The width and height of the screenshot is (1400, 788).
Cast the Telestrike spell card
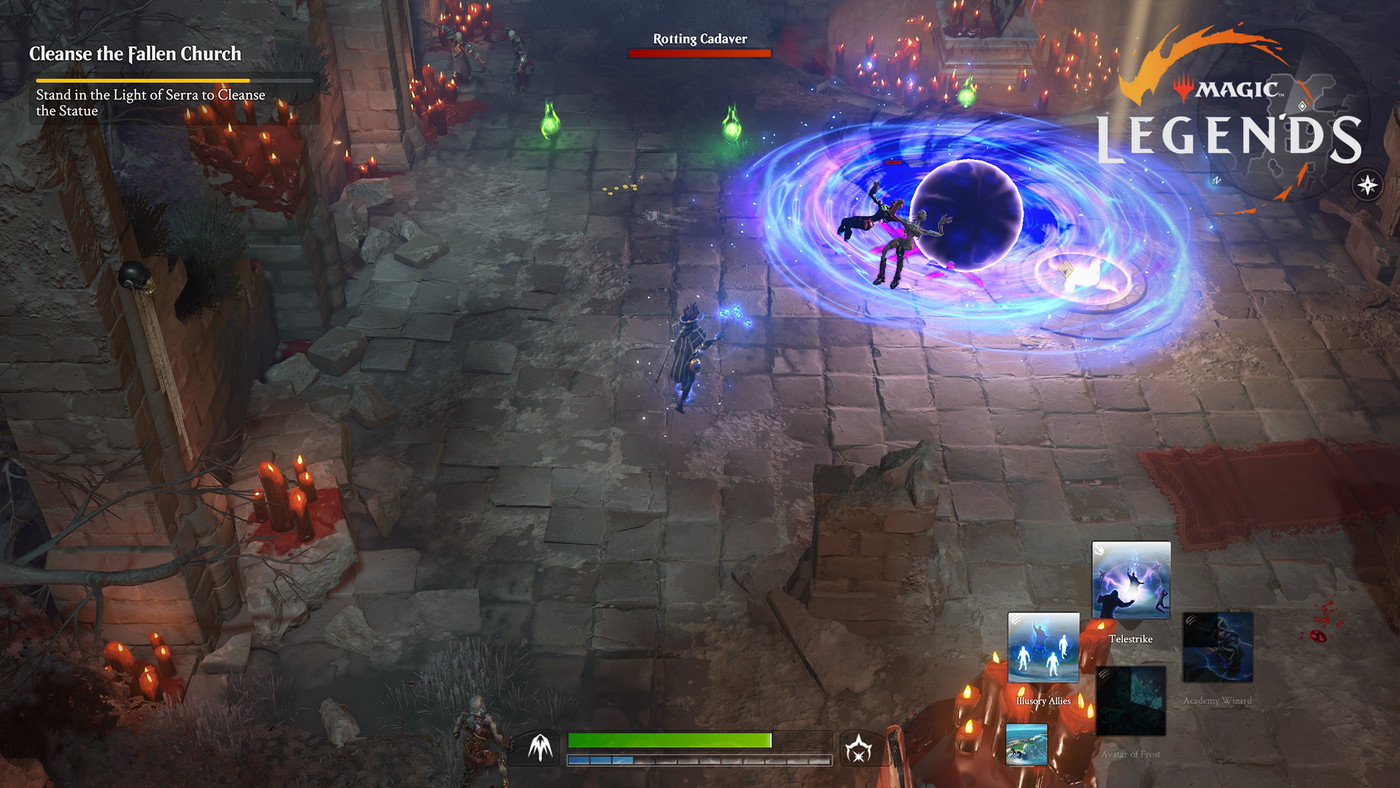[1131, 581]
